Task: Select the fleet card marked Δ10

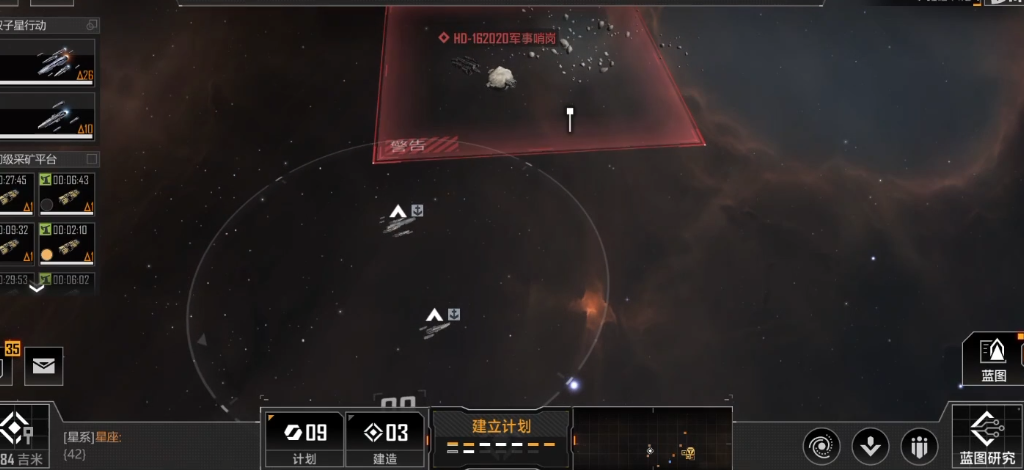Action: 48,115
